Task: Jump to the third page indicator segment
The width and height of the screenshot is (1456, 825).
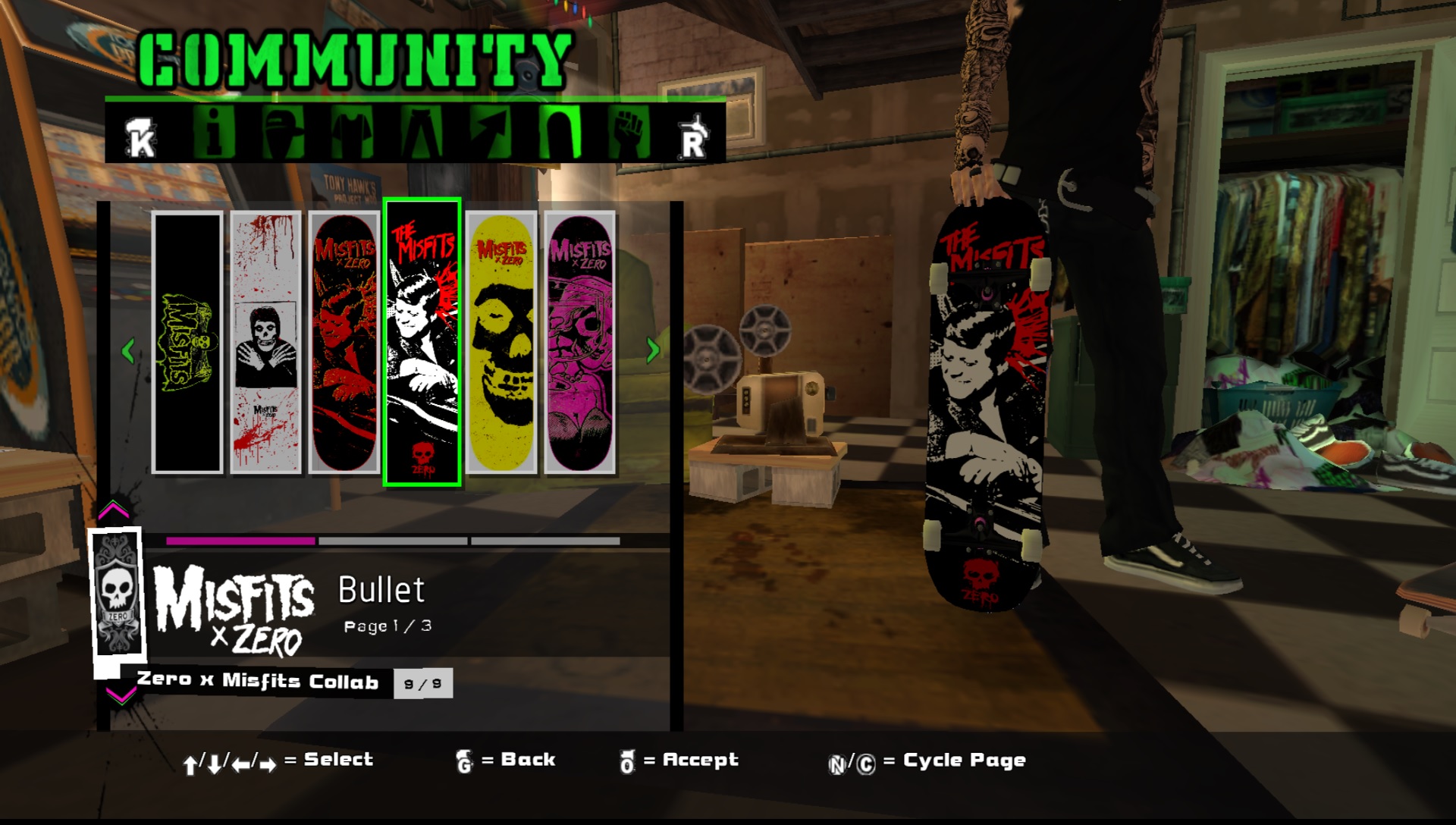Action: tap(545, 541)
